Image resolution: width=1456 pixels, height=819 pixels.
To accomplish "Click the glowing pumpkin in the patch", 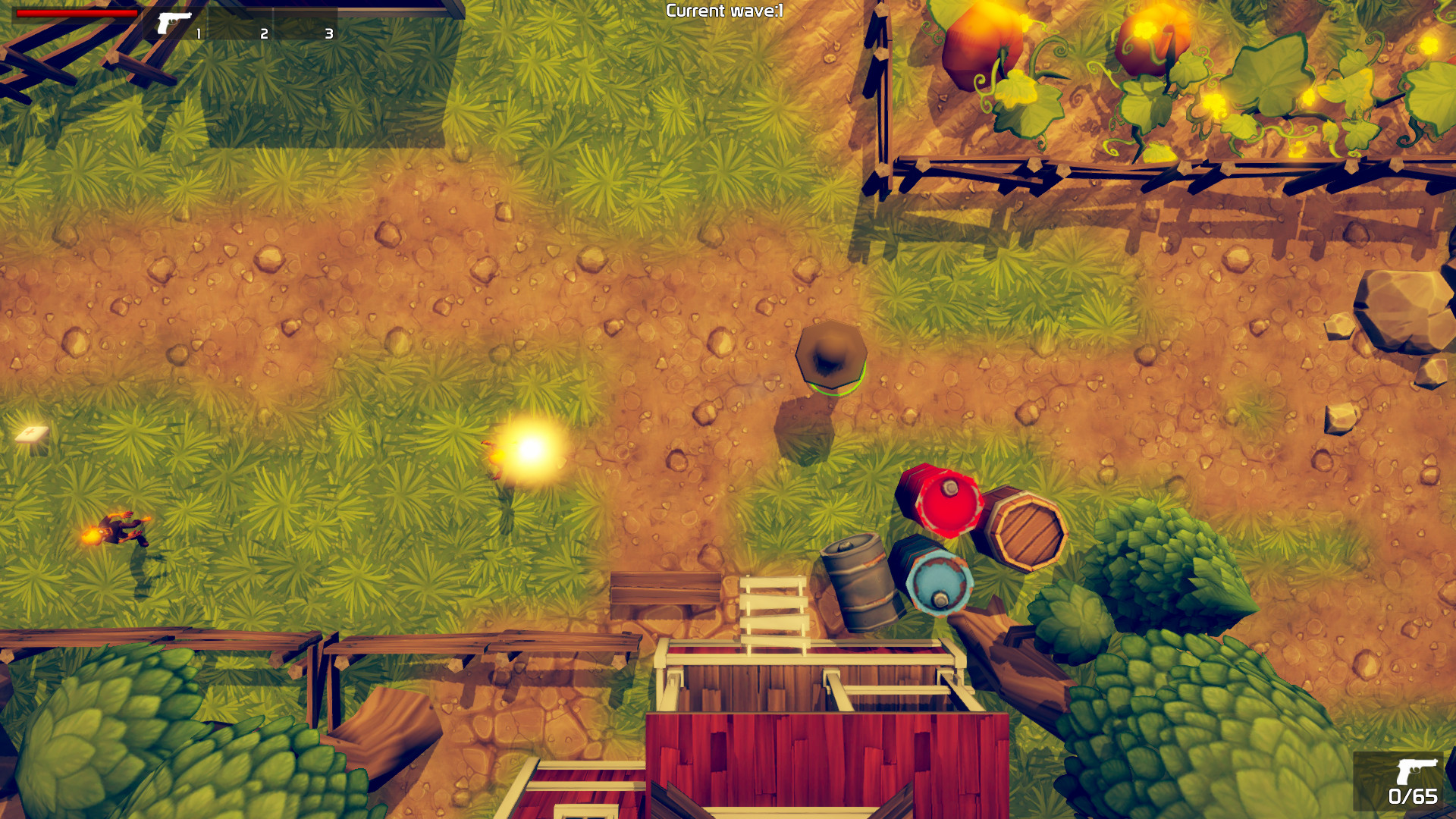I will tap(1153, 38).
